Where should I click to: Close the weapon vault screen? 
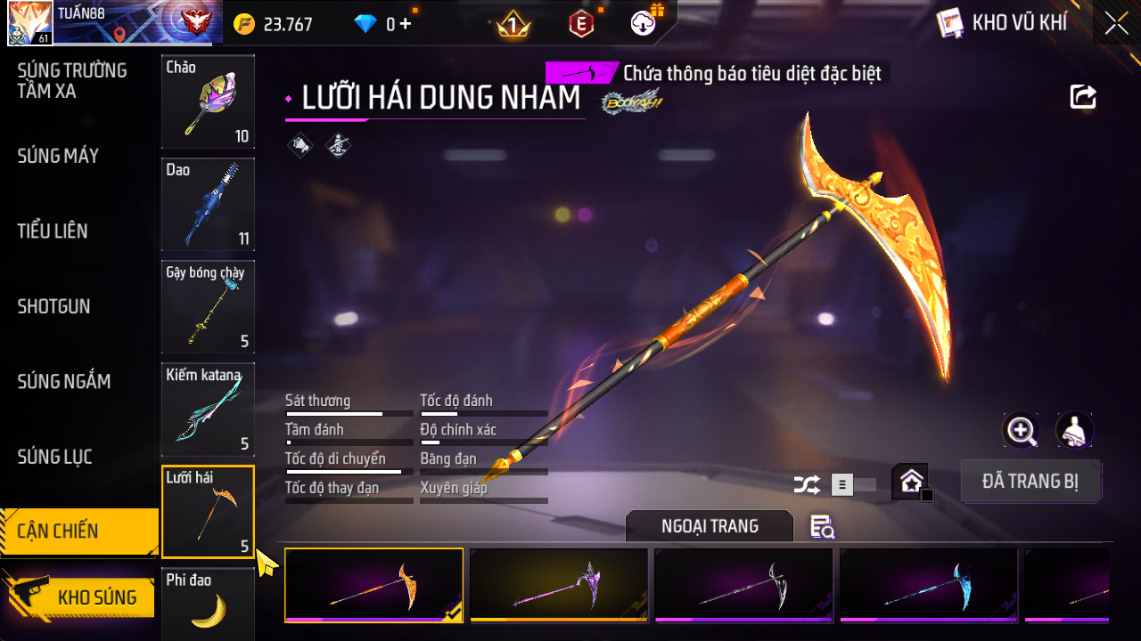[x=1116, y=24]
